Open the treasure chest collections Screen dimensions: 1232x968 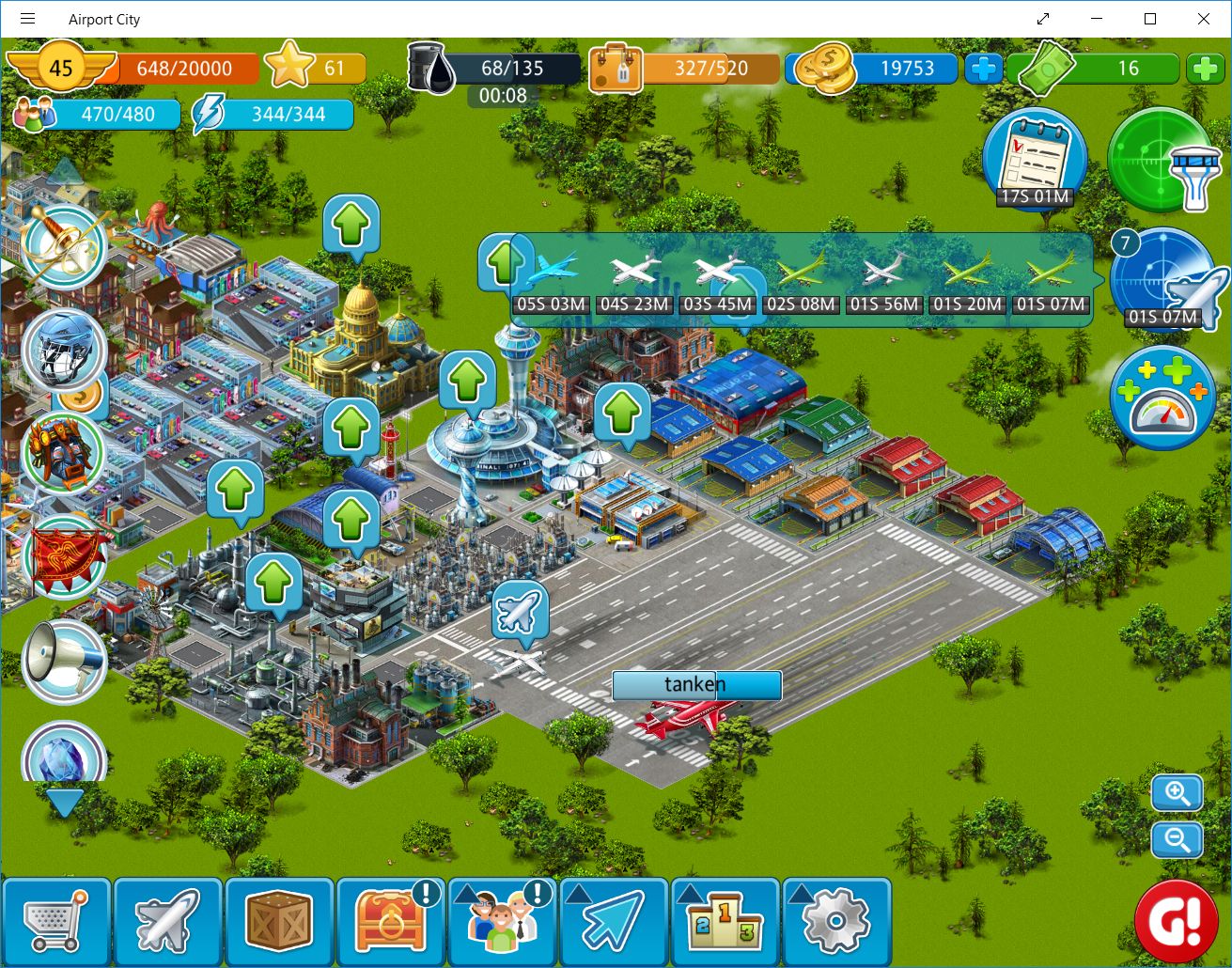(390, 922)
